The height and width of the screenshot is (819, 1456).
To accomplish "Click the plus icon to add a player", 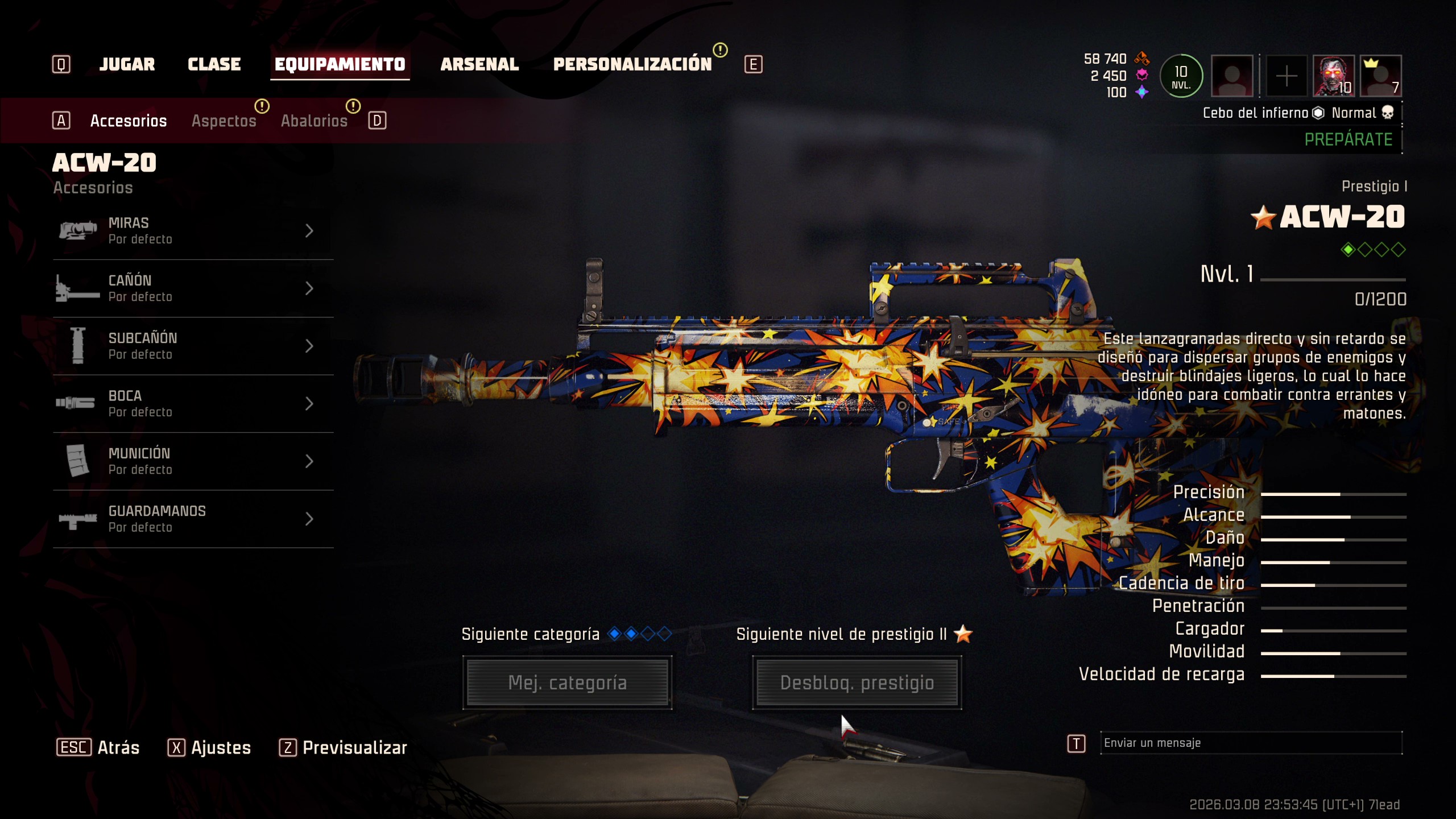I will point(1286,76).
